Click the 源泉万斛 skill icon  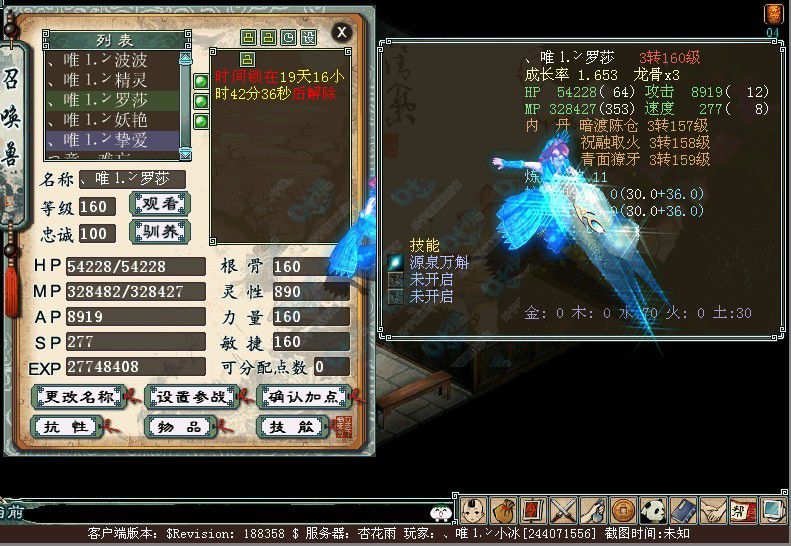(x=396, y=262)
